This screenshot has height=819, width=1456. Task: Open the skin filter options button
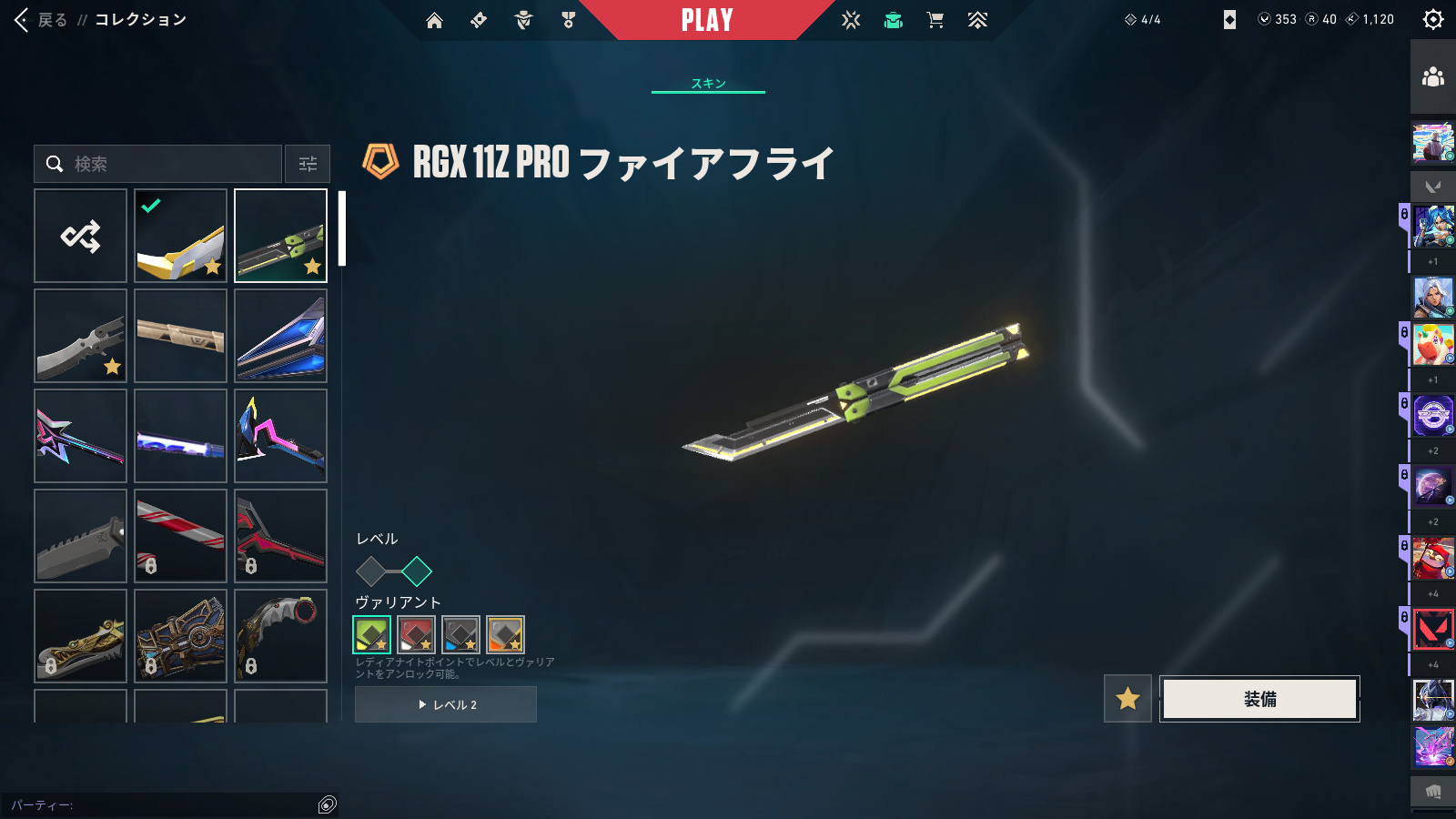308,164
